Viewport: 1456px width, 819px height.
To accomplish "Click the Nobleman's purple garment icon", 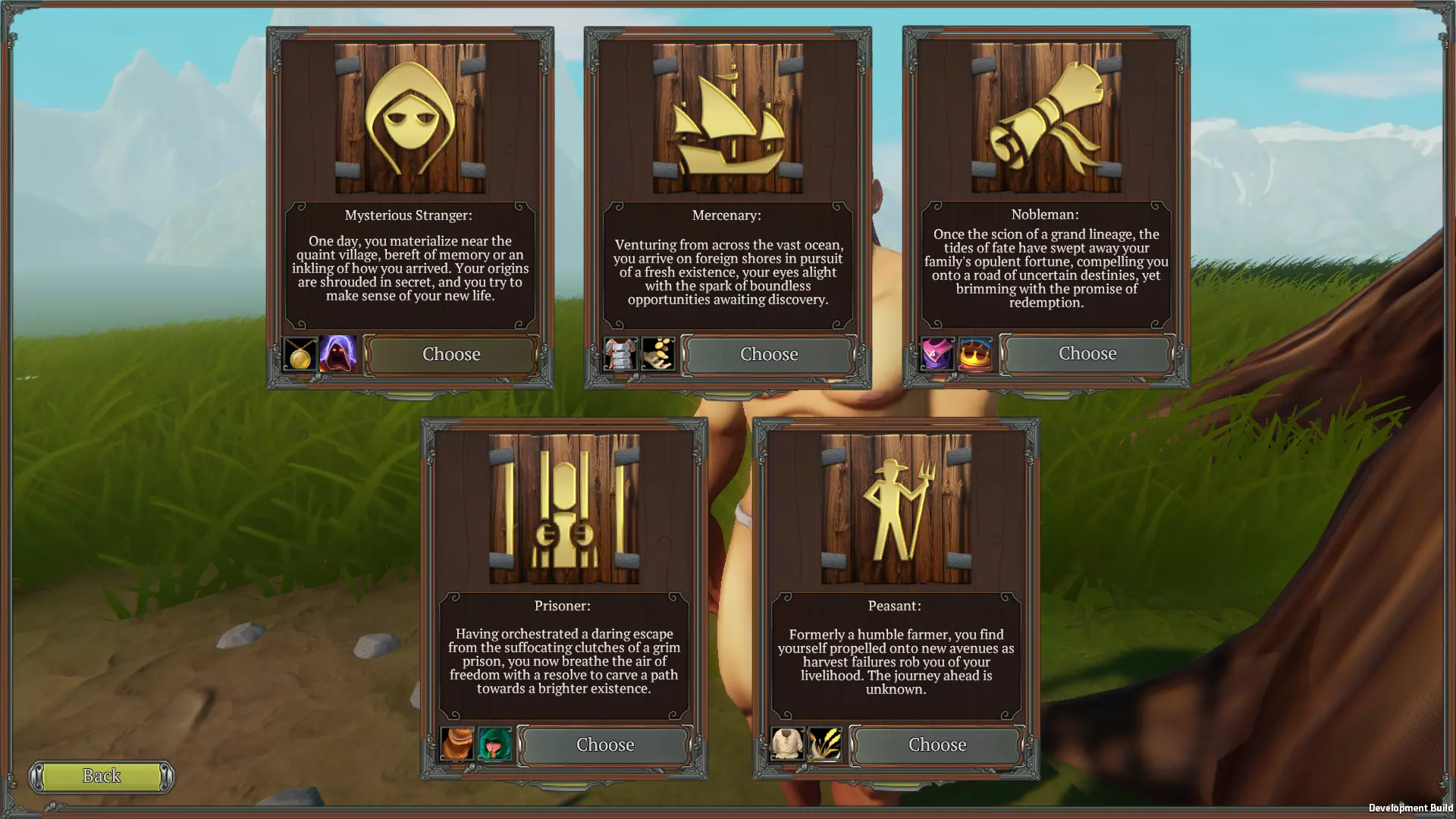I will tap(937, 354).
